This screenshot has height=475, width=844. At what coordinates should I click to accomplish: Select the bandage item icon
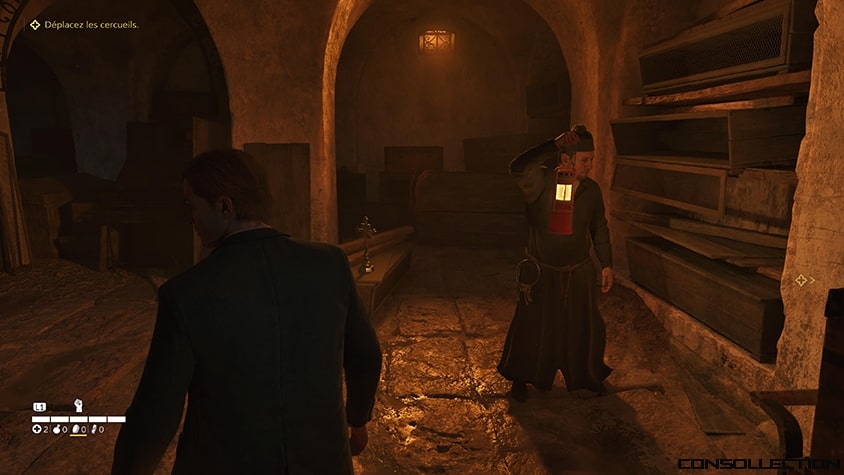(x=94, y=429)
